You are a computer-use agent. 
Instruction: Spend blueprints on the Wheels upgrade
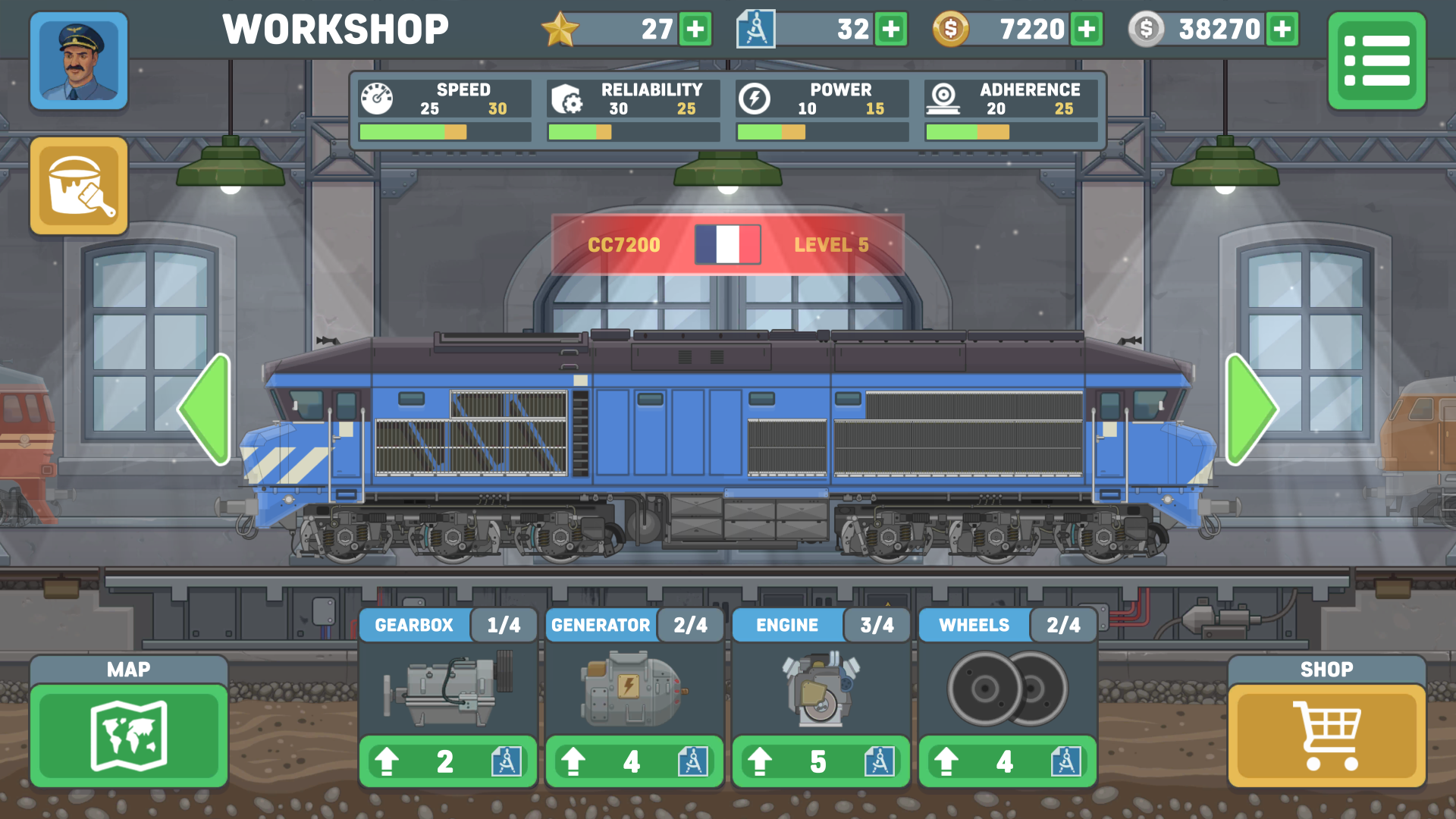pyautogui.click(x=1065, y=761)
